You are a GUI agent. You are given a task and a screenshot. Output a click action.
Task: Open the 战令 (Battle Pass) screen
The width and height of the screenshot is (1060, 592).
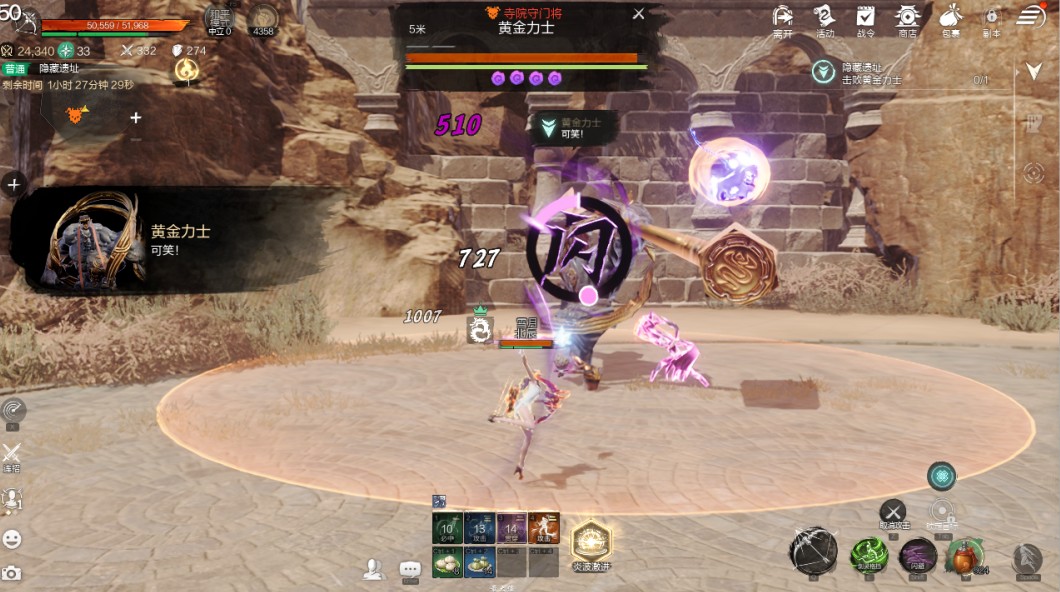[865, 18]
